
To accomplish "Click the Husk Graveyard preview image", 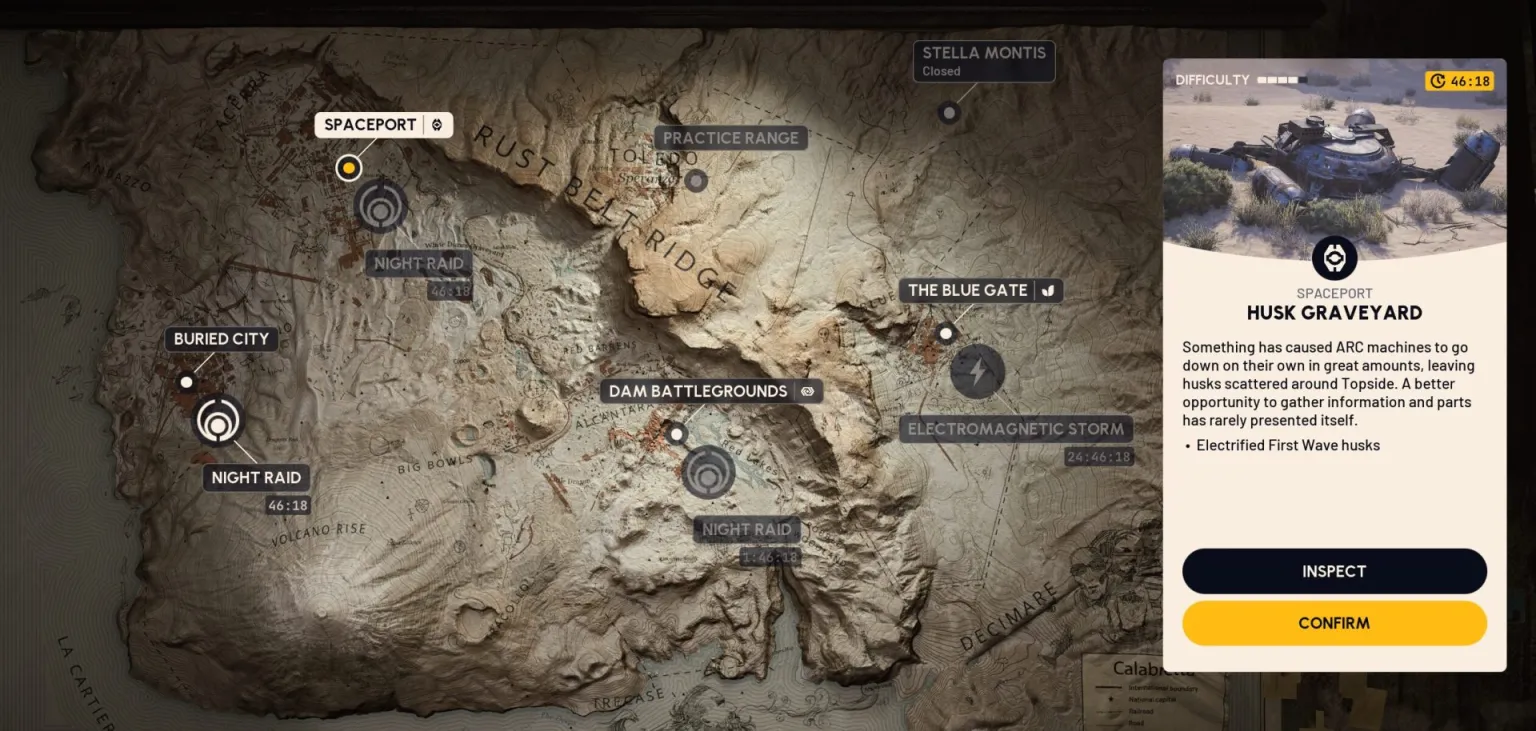I will 1334,160.
